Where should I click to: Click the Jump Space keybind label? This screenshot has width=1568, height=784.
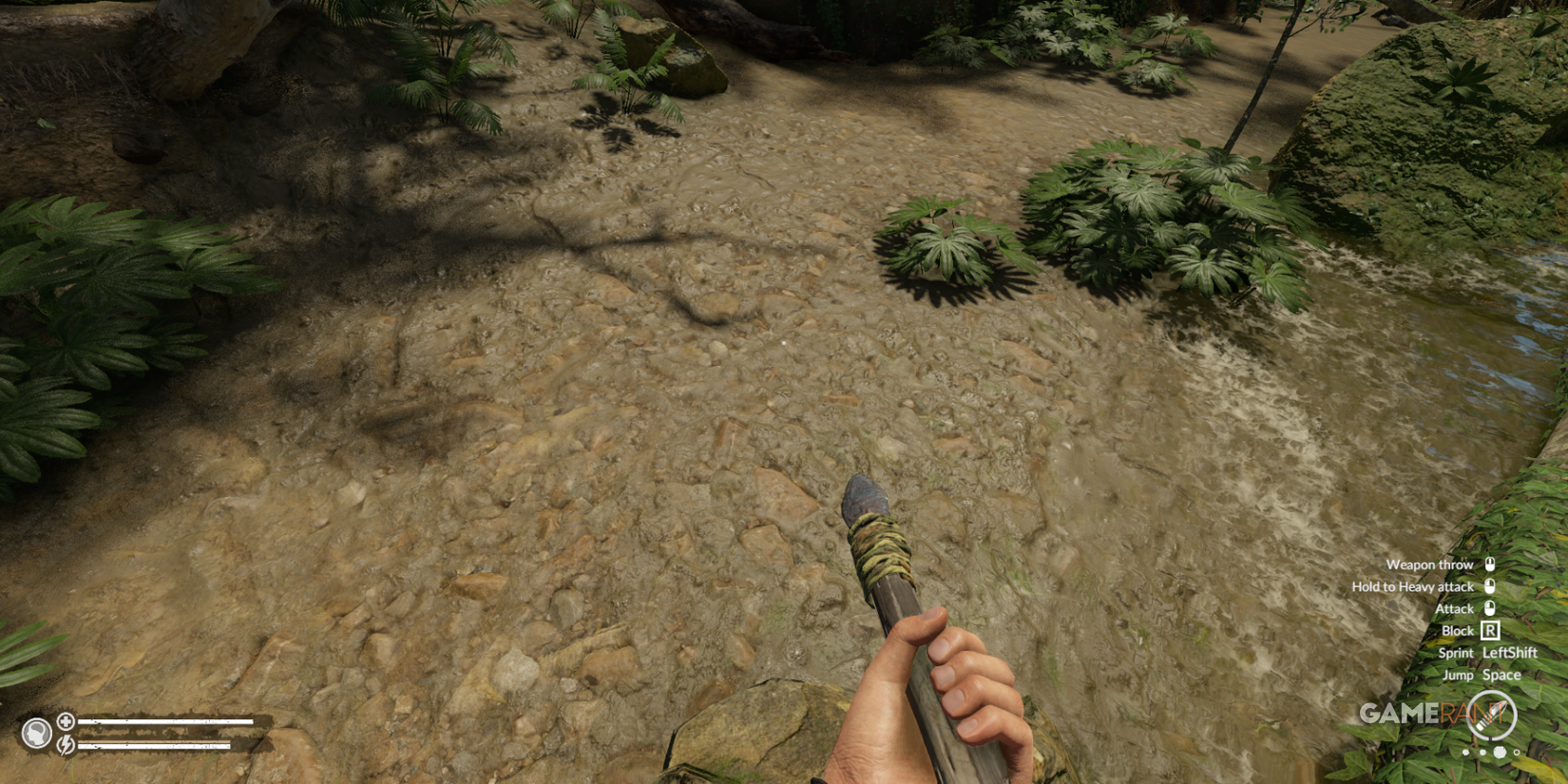[1482, 675]
